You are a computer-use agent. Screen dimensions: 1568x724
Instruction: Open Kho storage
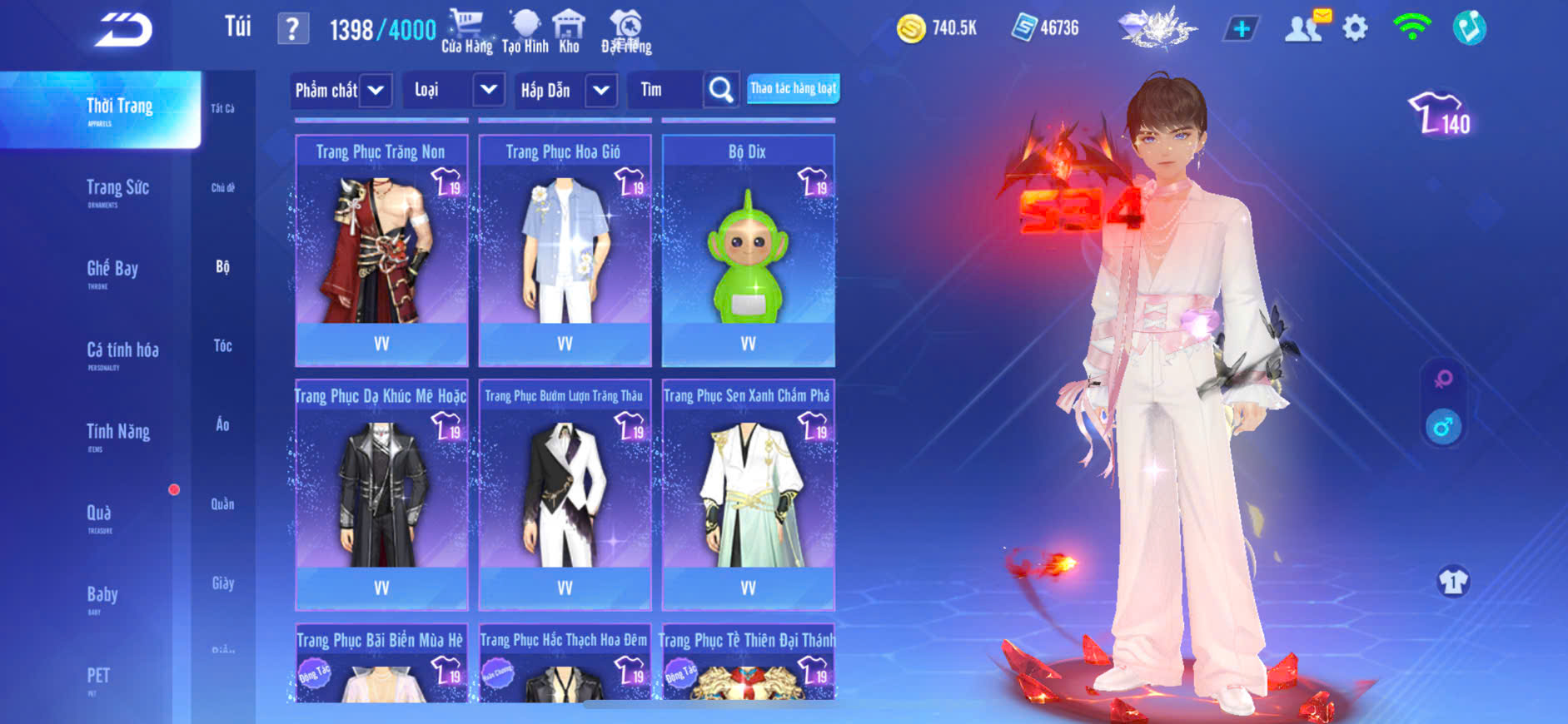point(569,32)
